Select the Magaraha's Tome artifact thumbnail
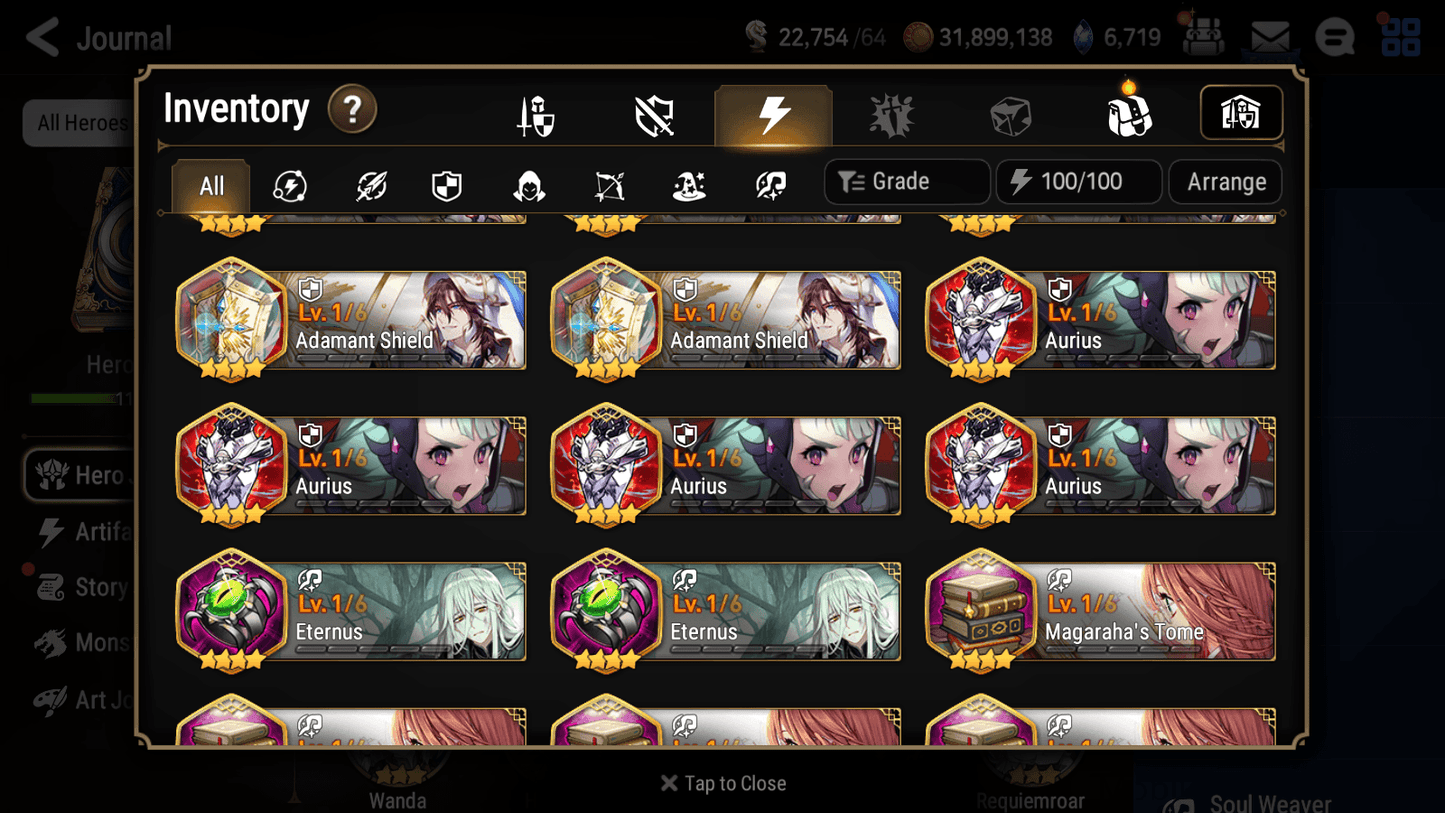The height and width of the screenshot is (813, 1445). [x=981, y=610]
